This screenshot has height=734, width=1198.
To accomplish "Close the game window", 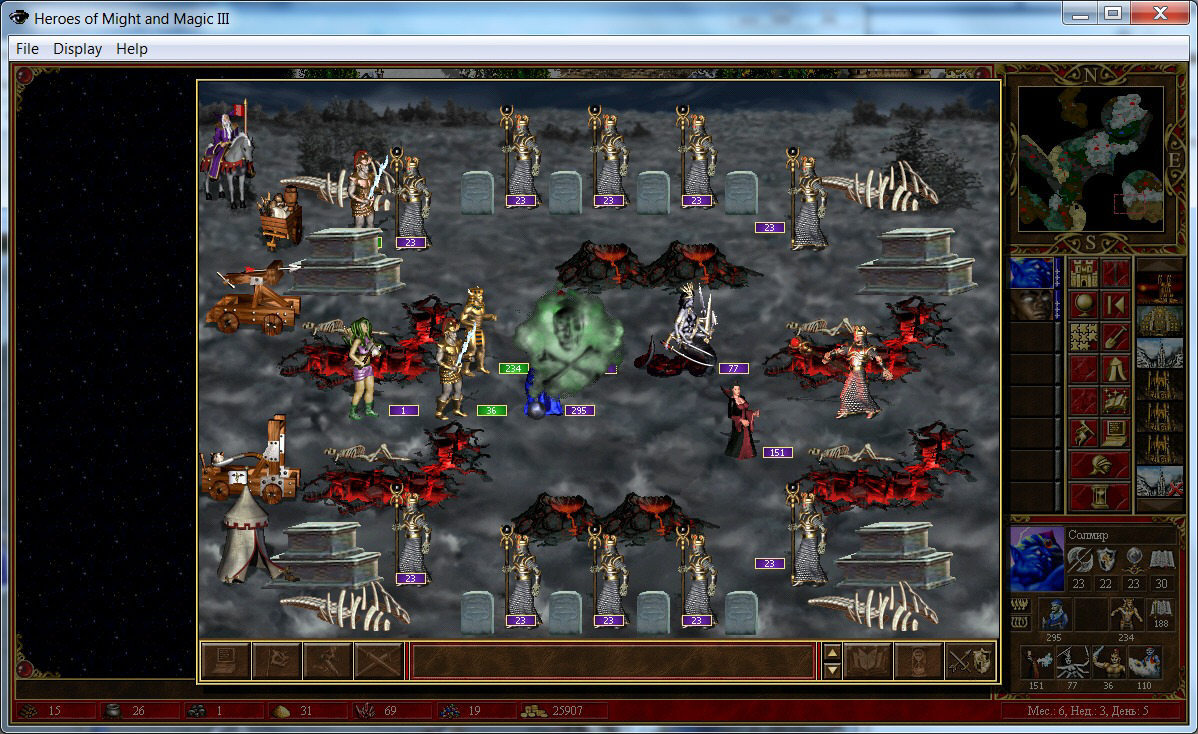I will tap(1161, 13).
